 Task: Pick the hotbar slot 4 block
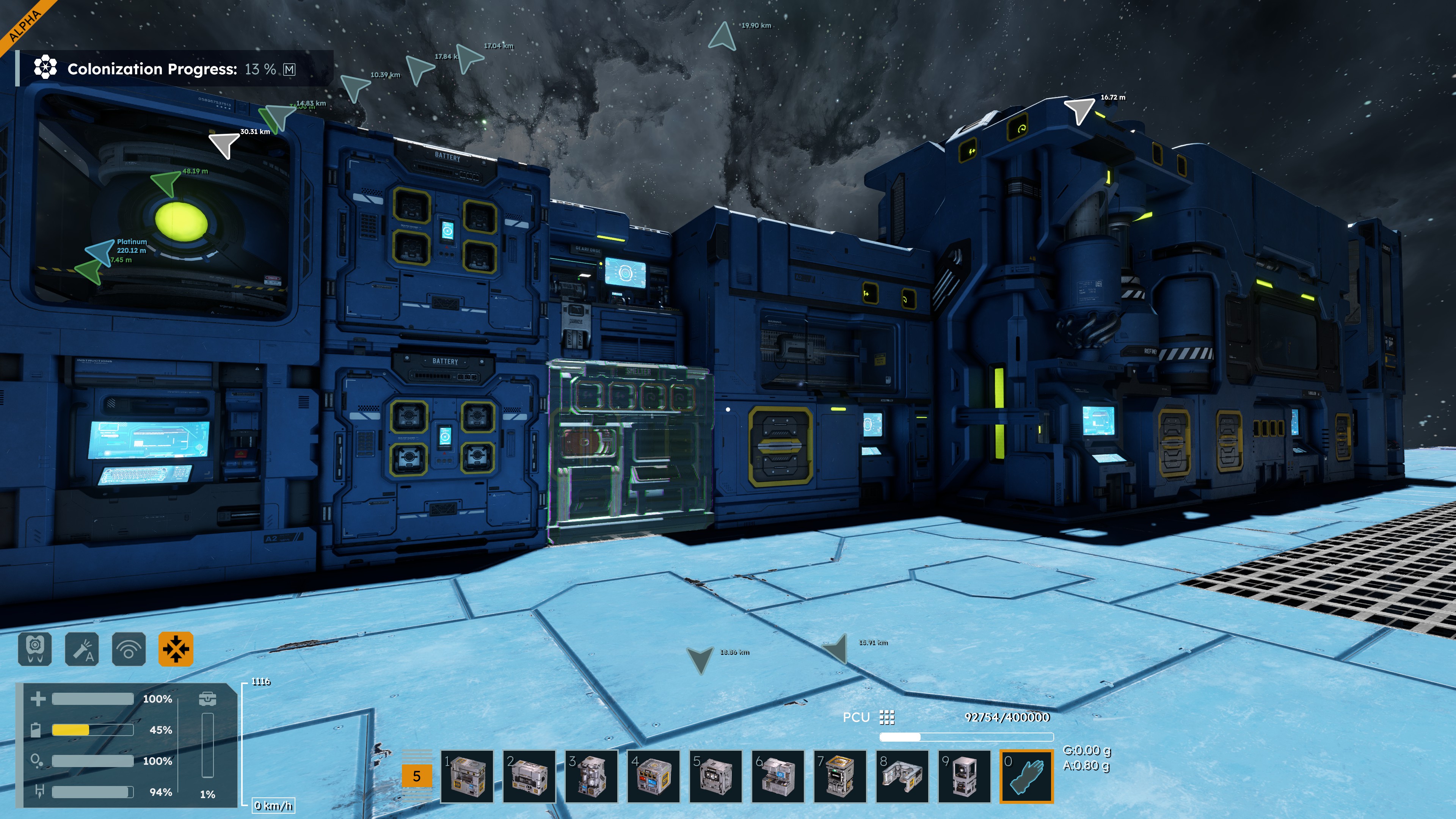(653, 776)
